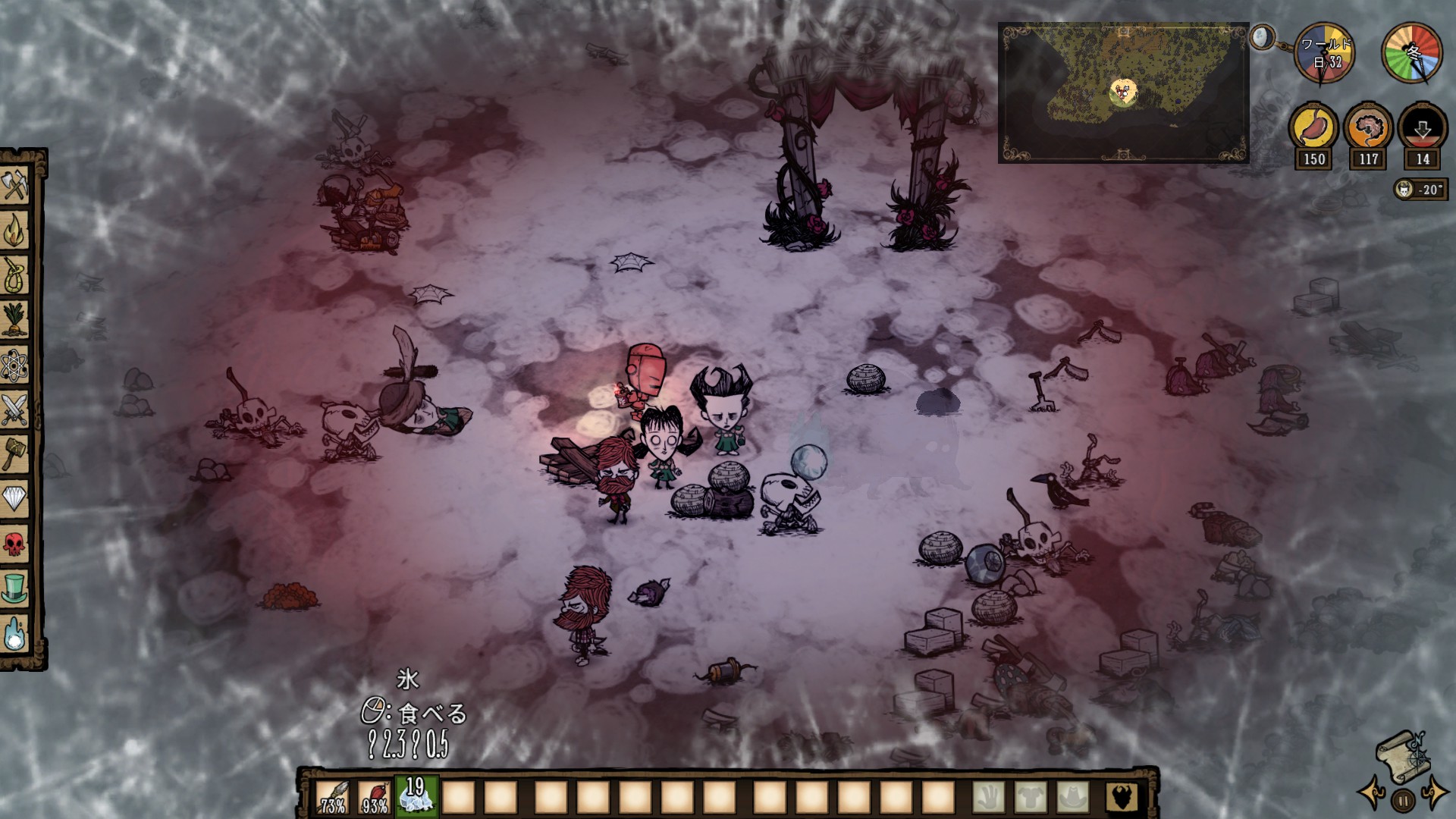Pause the game with the pause button
Viewport: 1456px width, 819px height.
(x=1403, y=799)
